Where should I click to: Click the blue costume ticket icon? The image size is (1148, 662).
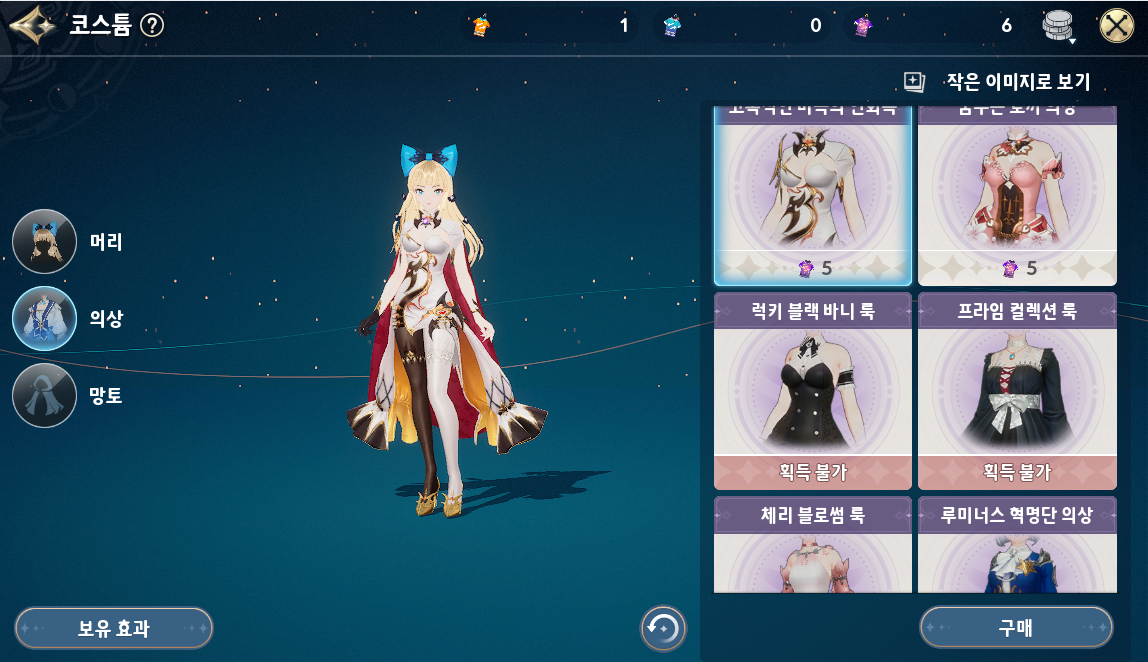click(672, 26)
